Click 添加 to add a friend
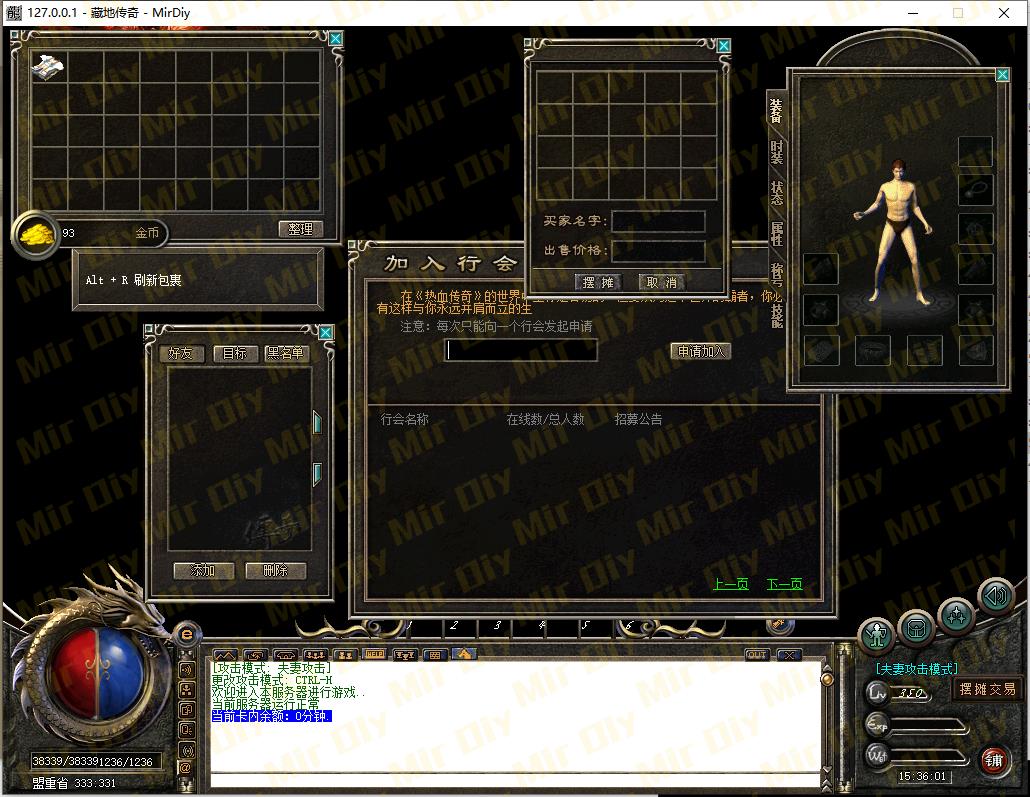The image size is (1030, 797). [203, 570]
